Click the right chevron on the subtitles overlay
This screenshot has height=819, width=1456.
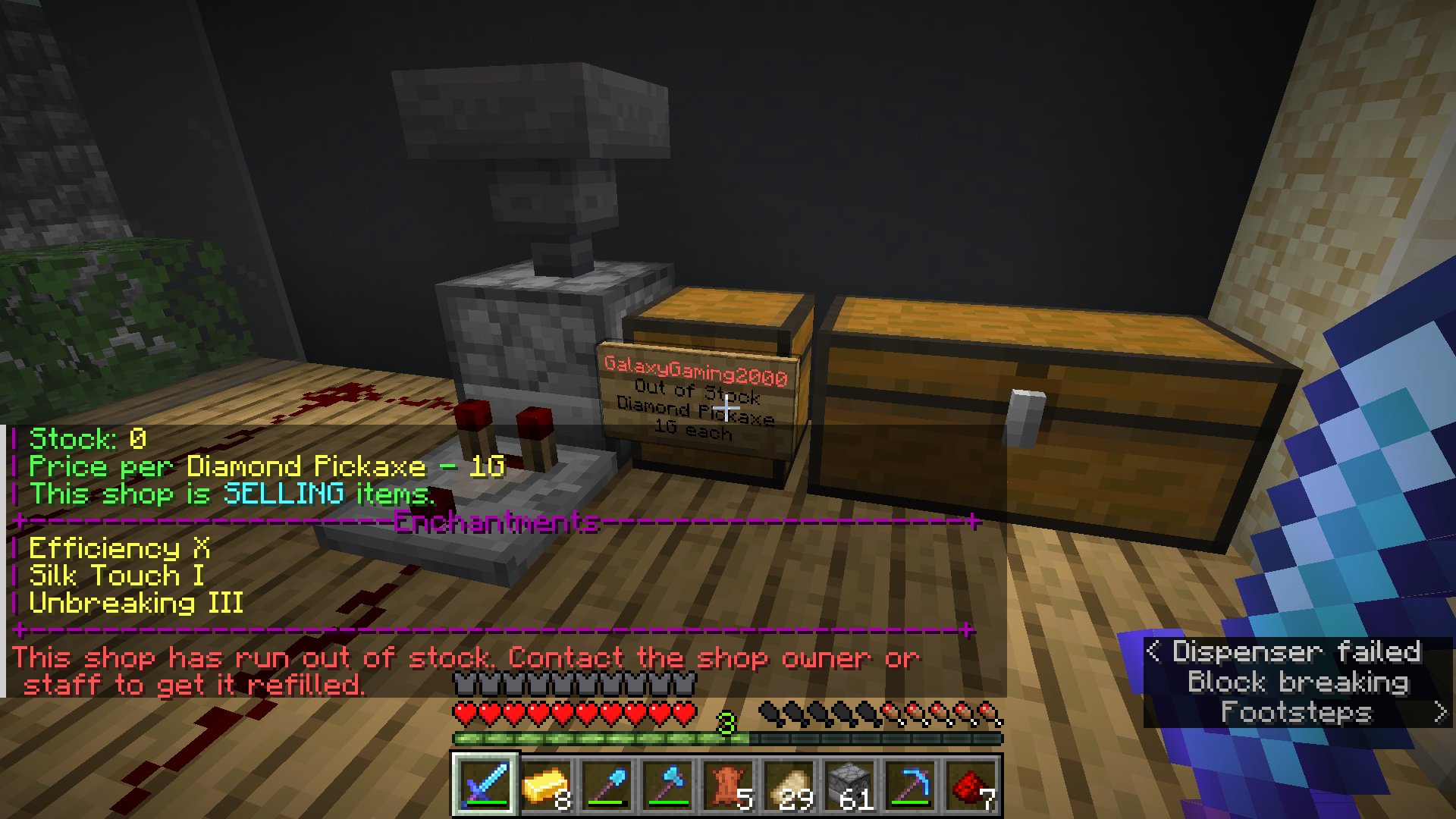1439,711
